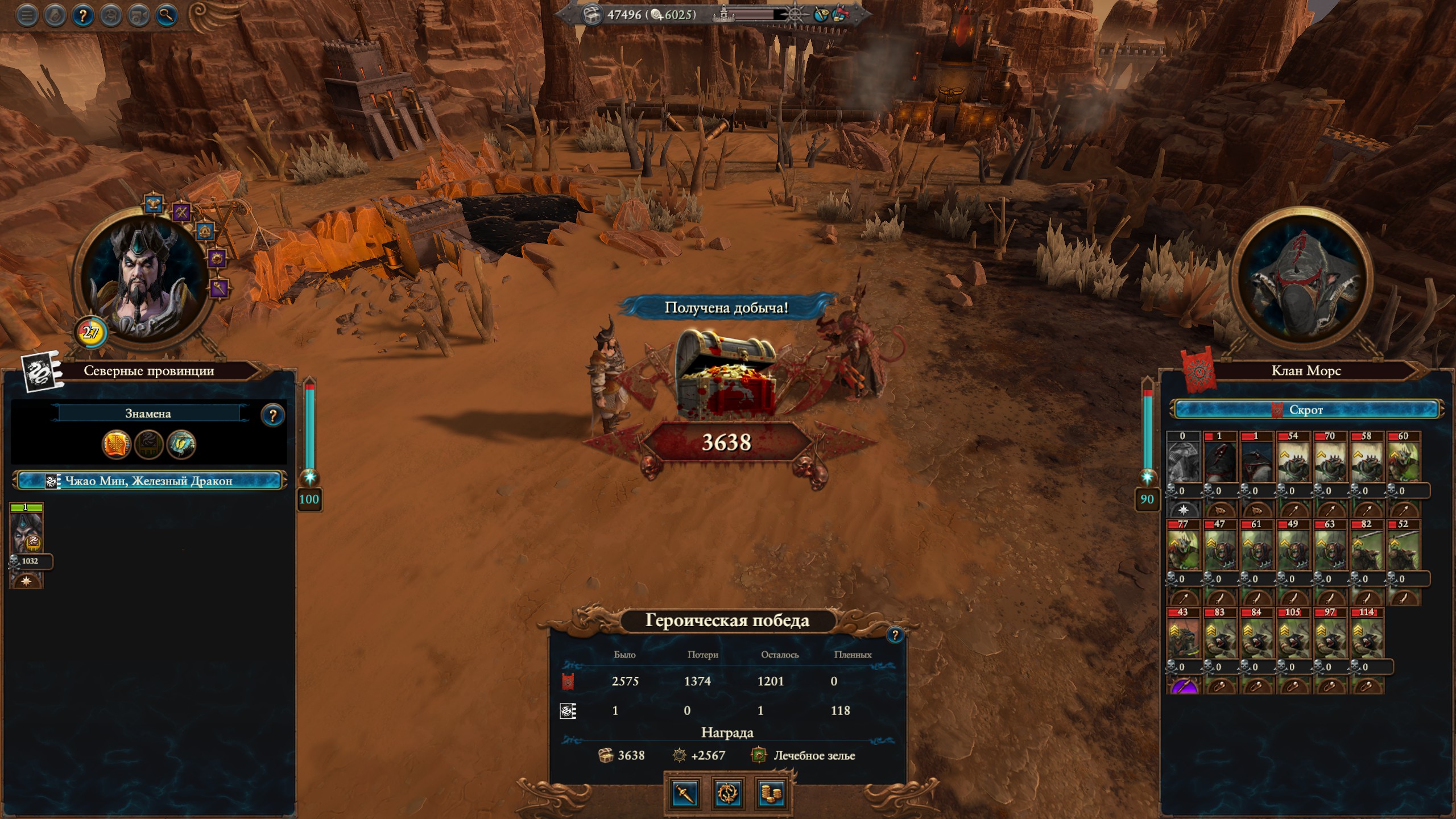Choose the dagger post-battle captive option
The width and height of the screenshot is (1456, 819).
tap(685, 793)
